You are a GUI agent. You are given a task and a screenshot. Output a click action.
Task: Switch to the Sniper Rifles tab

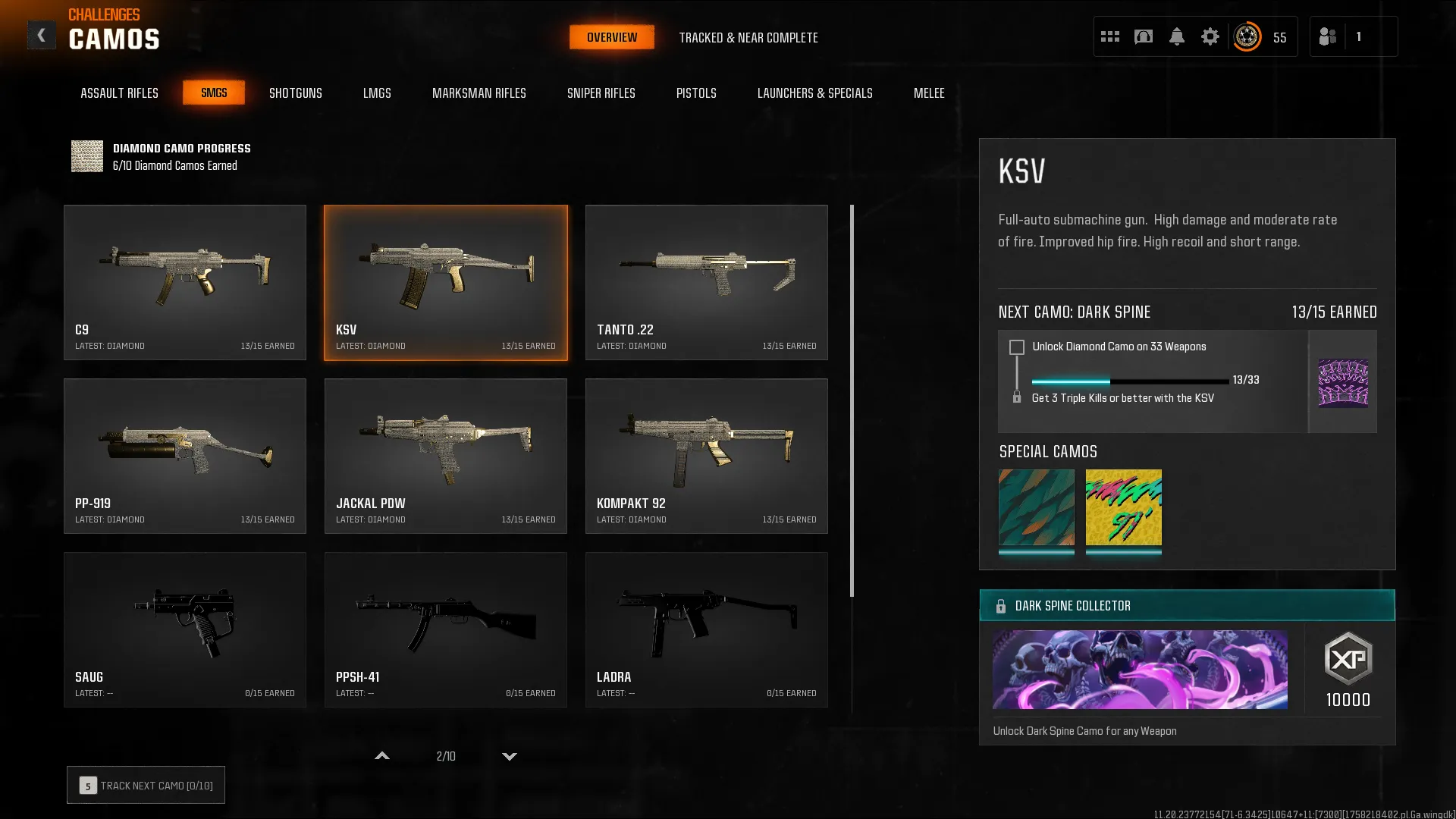click(601, 93)
